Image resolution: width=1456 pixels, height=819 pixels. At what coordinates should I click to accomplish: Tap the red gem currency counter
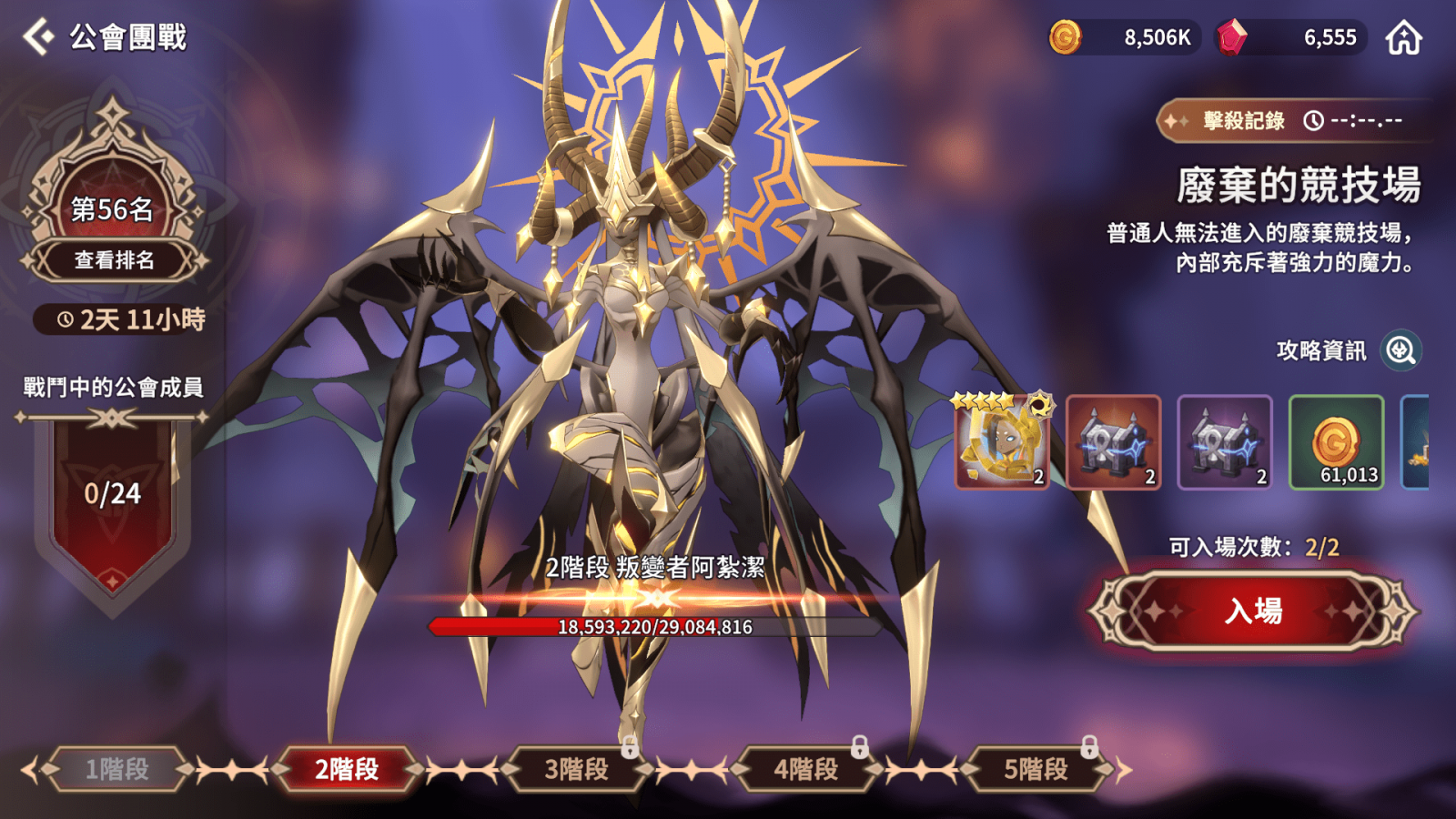[x=1292, y=37]
